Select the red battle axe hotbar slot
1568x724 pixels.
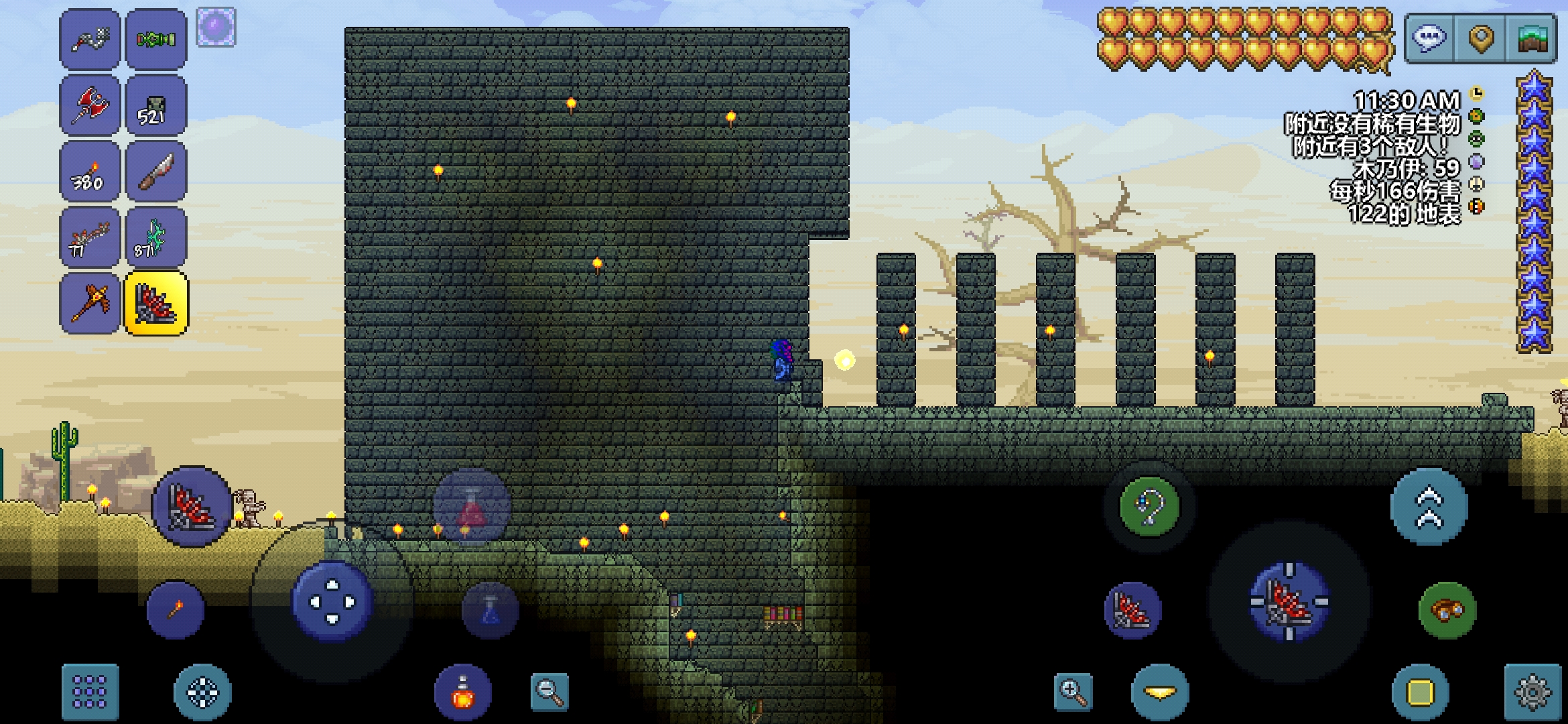click(90, 105)
